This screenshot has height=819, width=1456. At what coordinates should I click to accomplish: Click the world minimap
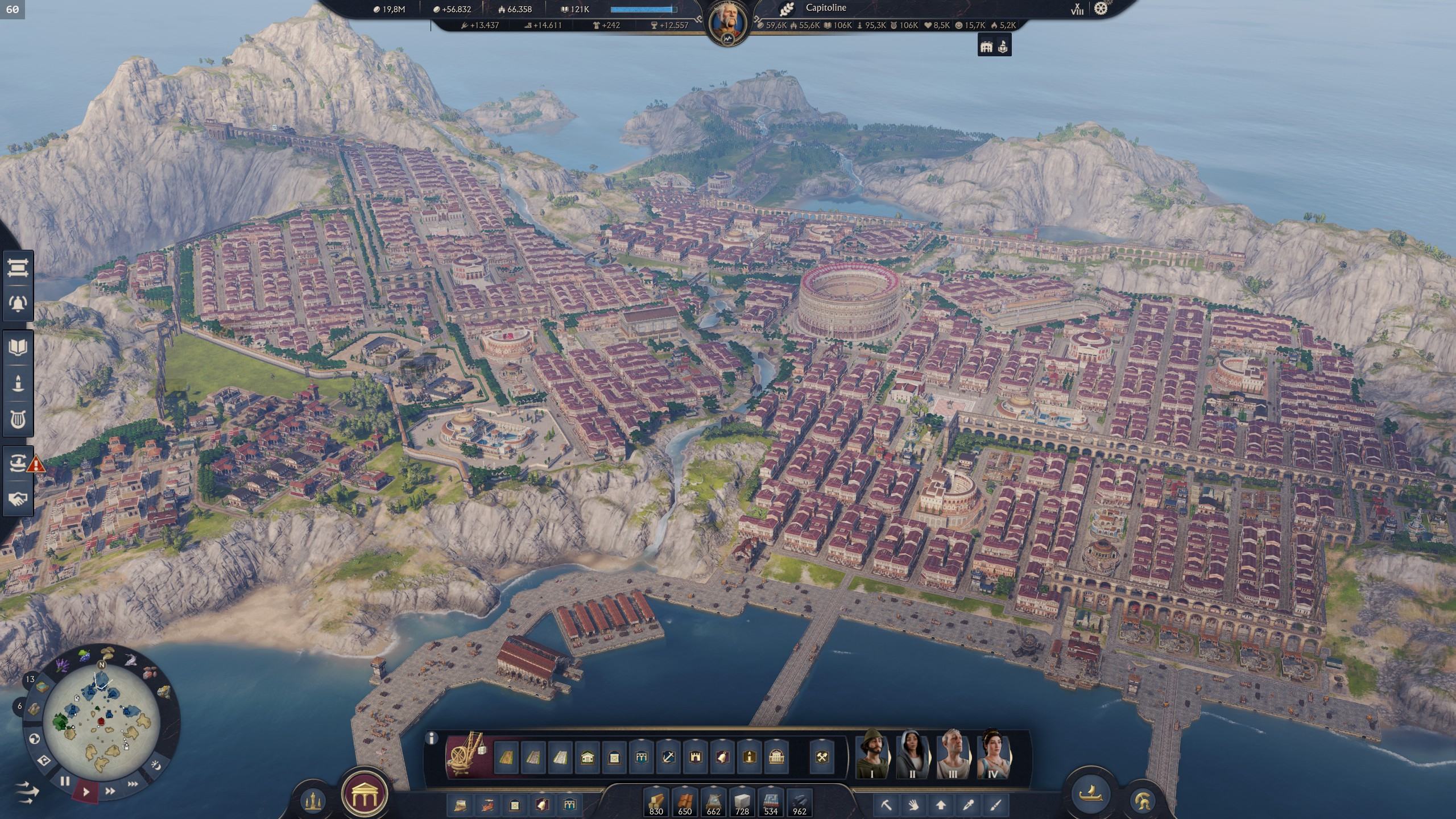[x=101, y=723]
